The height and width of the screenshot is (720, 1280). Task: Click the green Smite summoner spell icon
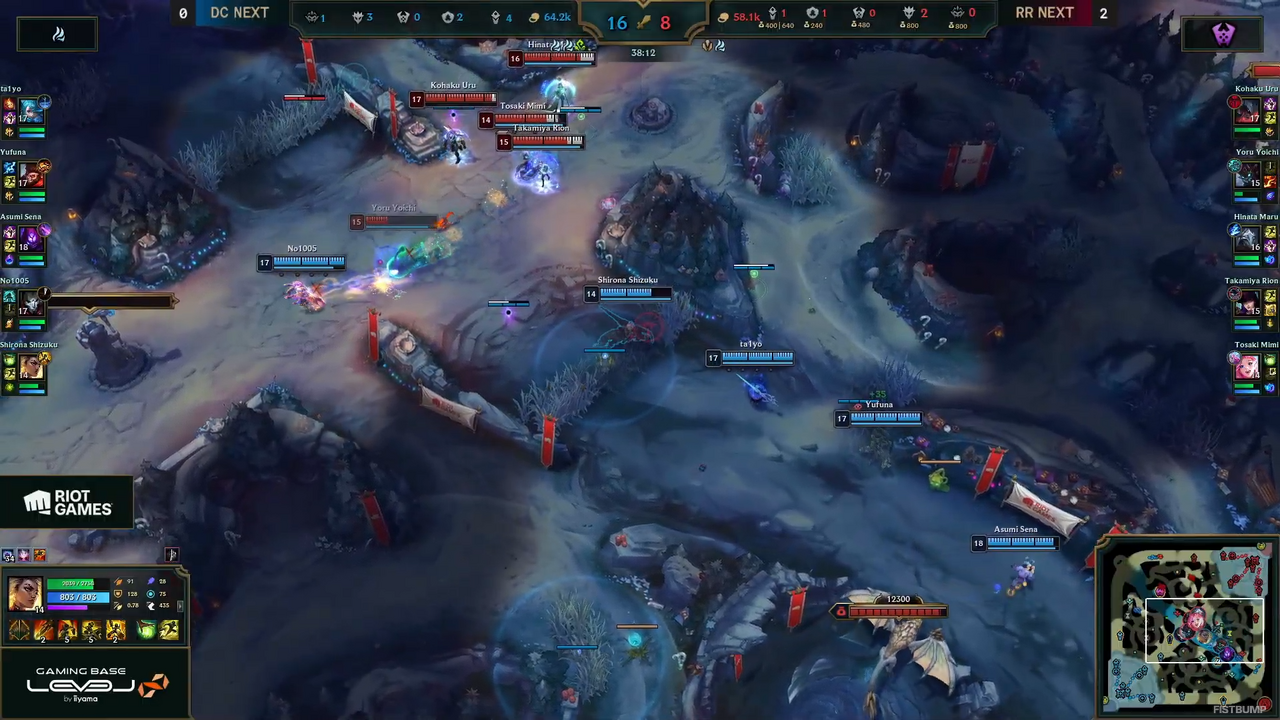coord(146,630)
